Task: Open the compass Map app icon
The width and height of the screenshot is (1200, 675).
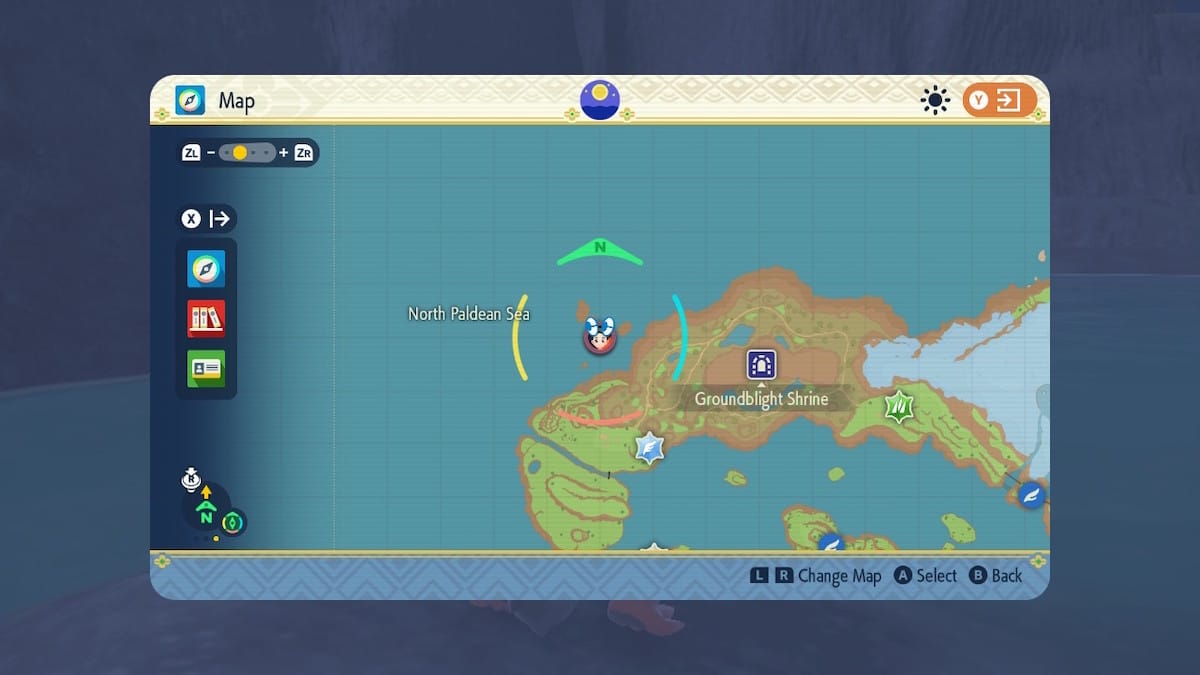Action: click(x=206, y=269)
